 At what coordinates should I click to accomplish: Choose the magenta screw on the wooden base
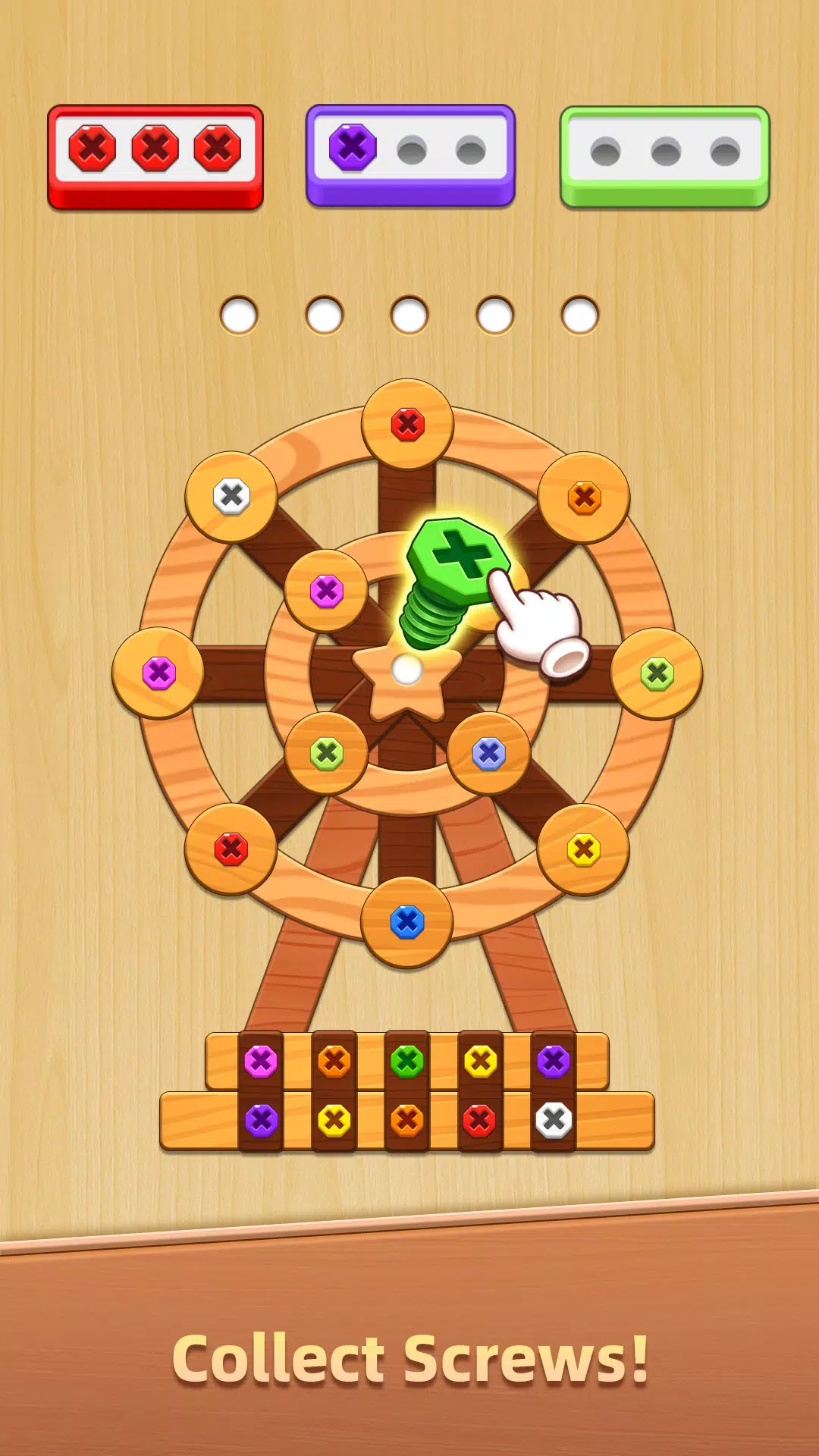(x=261, y=1062)
